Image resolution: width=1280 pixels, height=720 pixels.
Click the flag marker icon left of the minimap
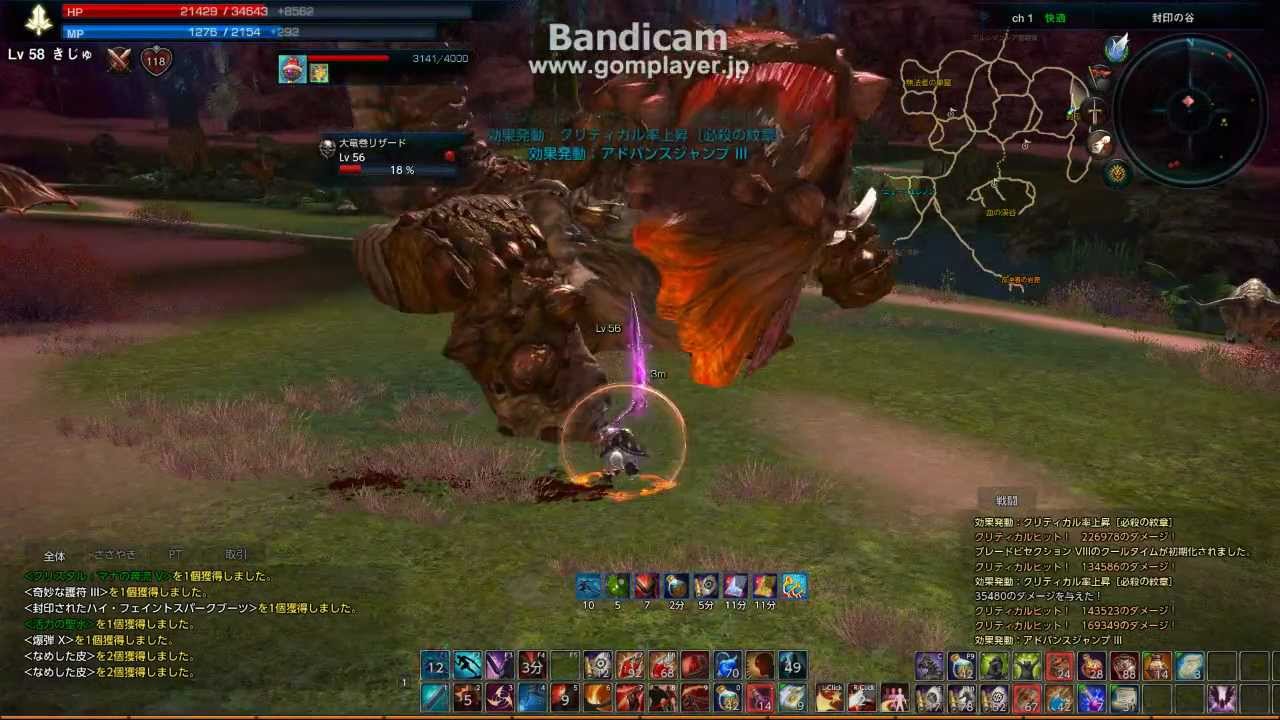(1100, 72)
